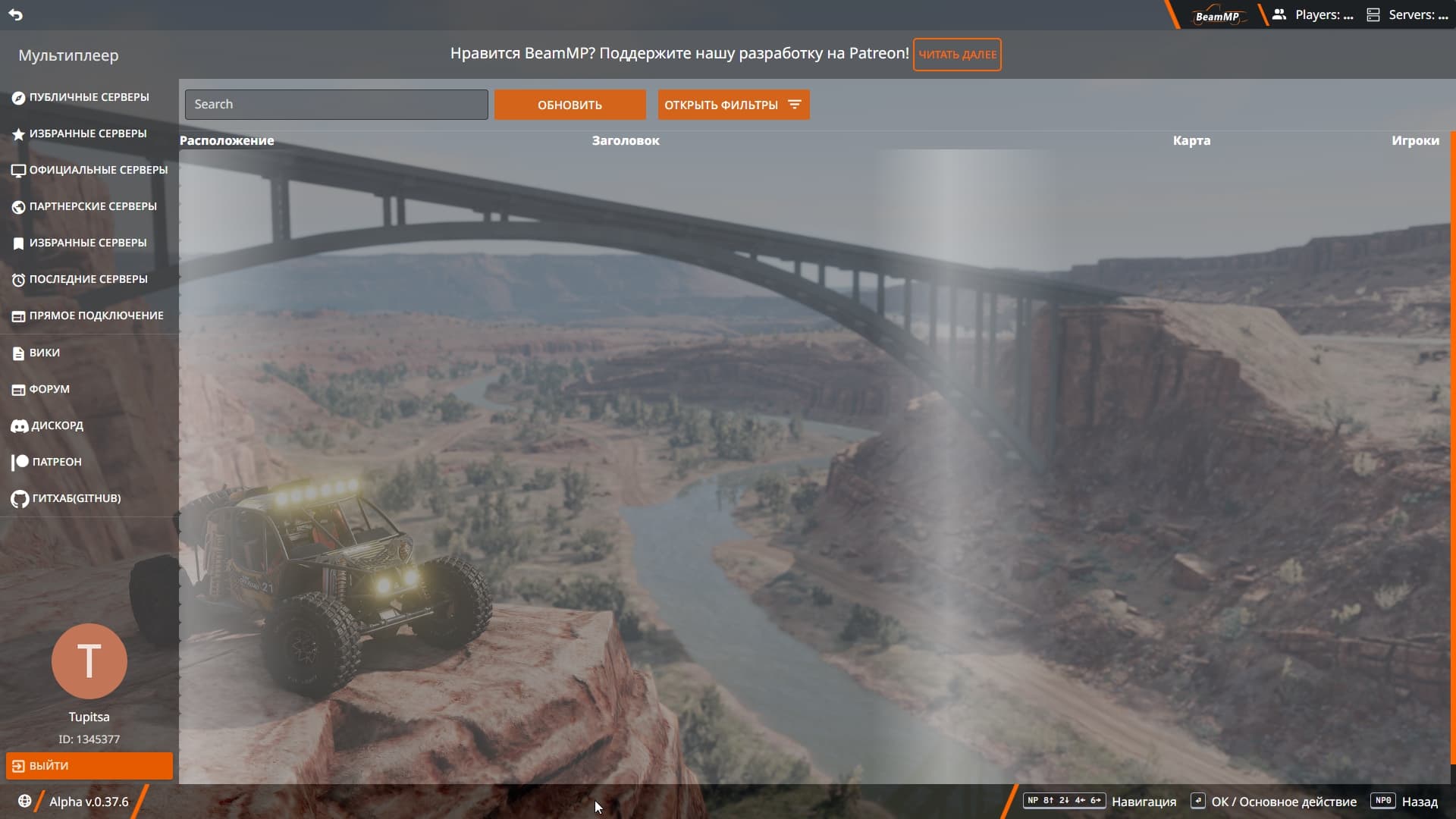Open the GitHub link (Гитхаб)
Viewport: 1456px width, 819px height.
pyautogui.click(x=75, y=498)
